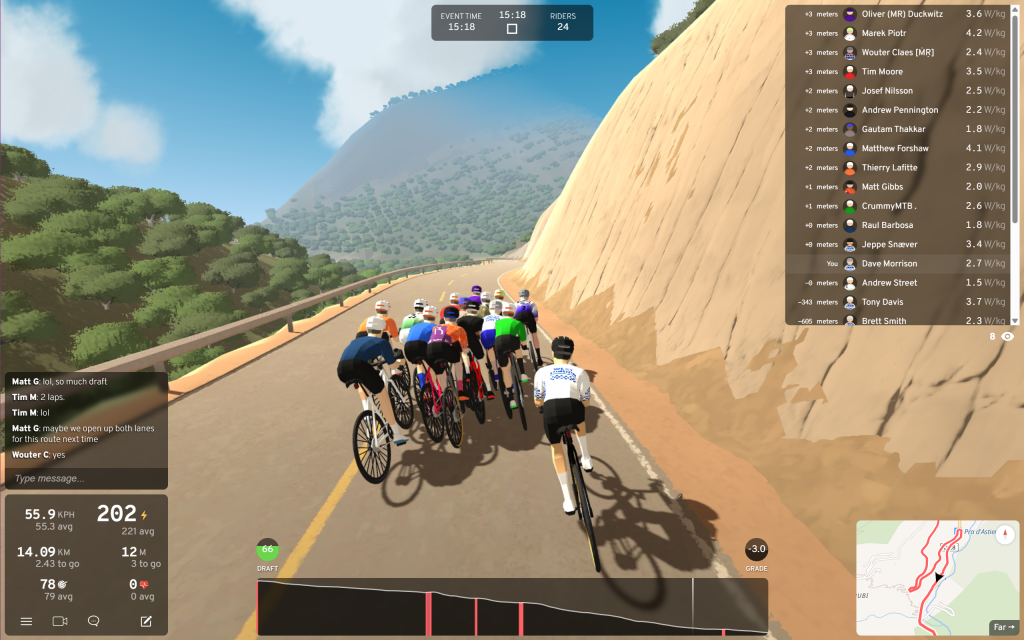
Task: Pick Matthew Forshaw from nearby riders
Action: click(895, 149)
